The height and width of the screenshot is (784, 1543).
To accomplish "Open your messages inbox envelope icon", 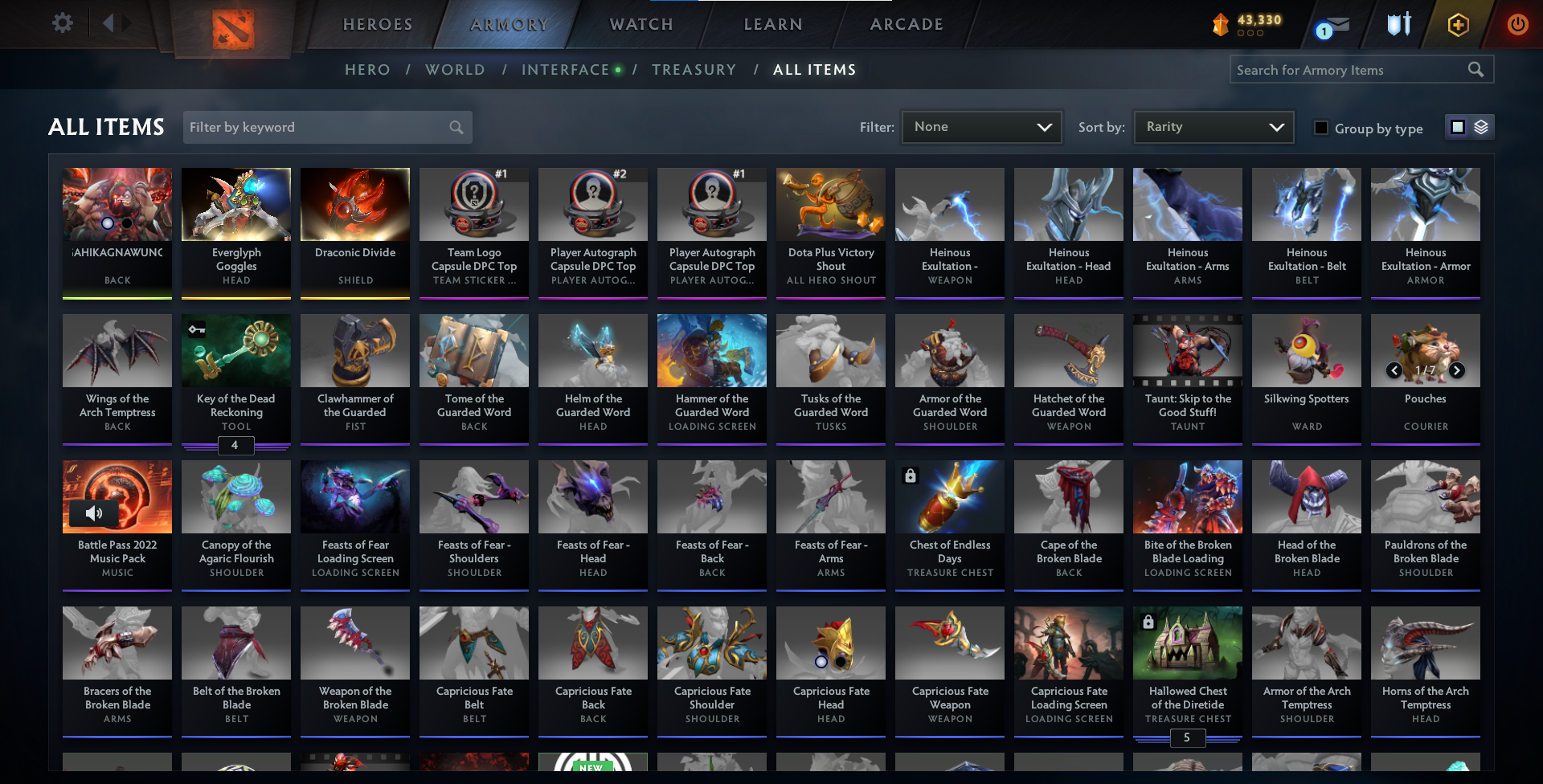I will click(x=1334, y=26).
